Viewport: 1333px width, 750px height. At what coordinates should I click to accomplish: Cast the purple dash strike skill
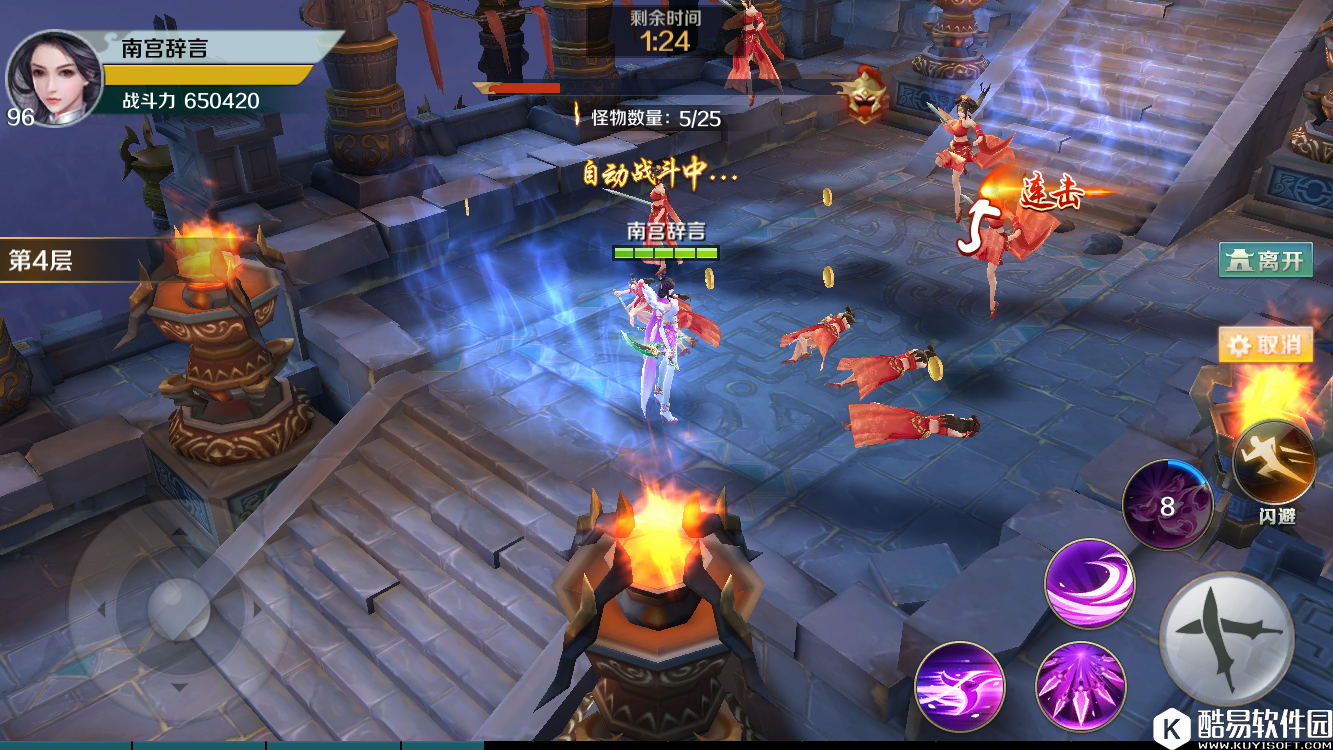pyautogui.click(x=959, y=685)
